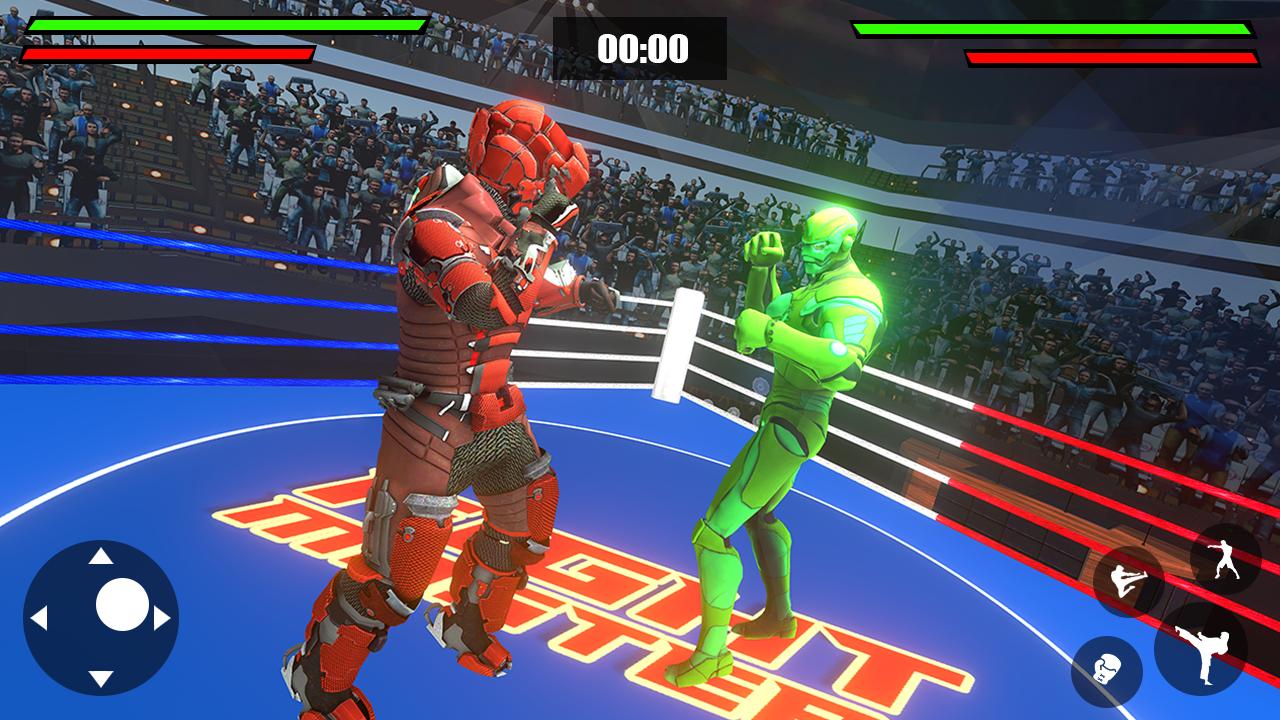This screenshot has height=720, width=1280.
Task: Hit the boxing glove punch icon
Action: pyautogui.click(x=1108, y=671)
